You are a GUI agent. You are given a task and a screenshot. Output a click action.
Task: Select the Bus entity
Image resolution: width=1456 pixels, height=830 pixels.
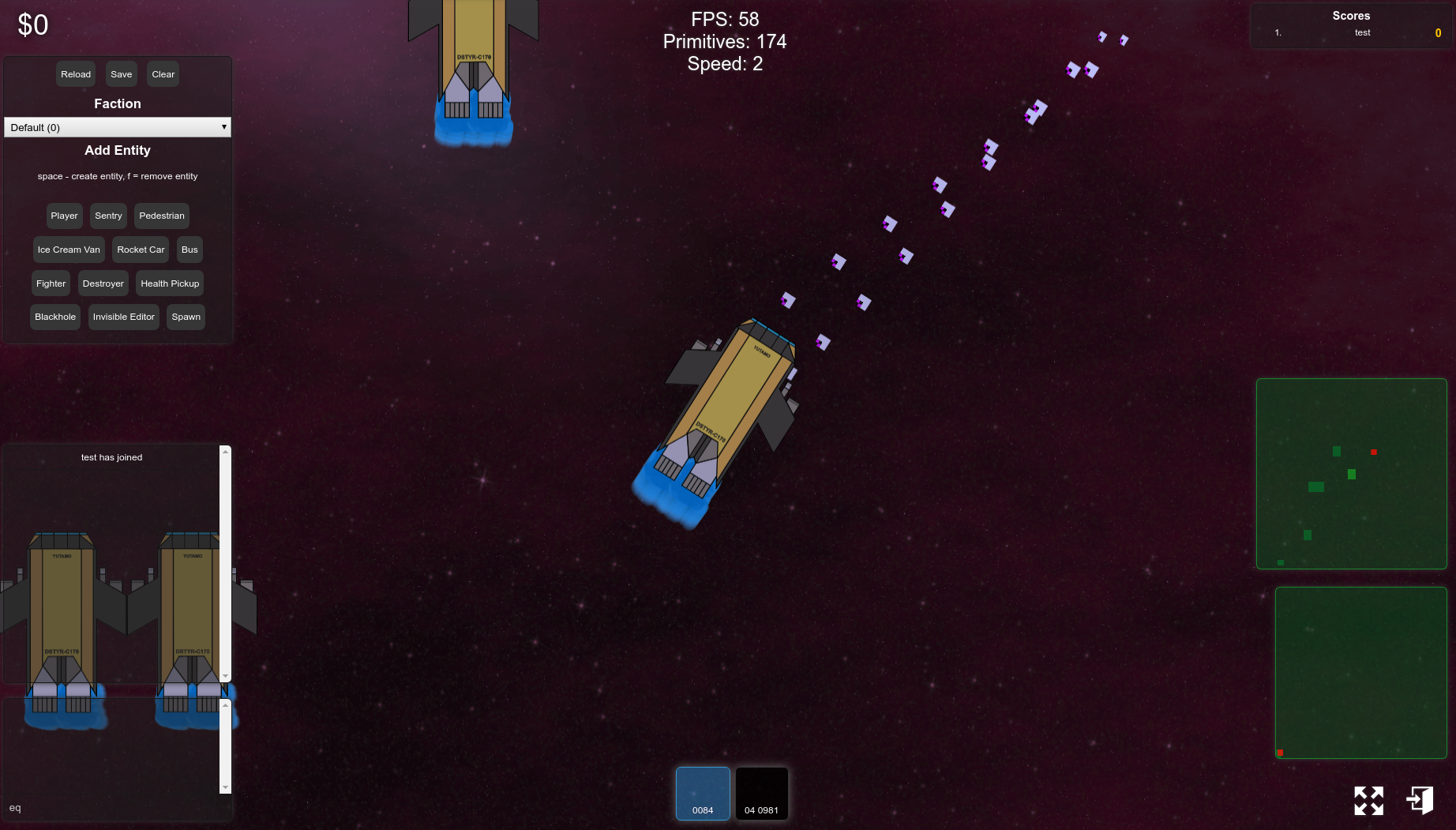pyautogui.click(x=190, y=250)
